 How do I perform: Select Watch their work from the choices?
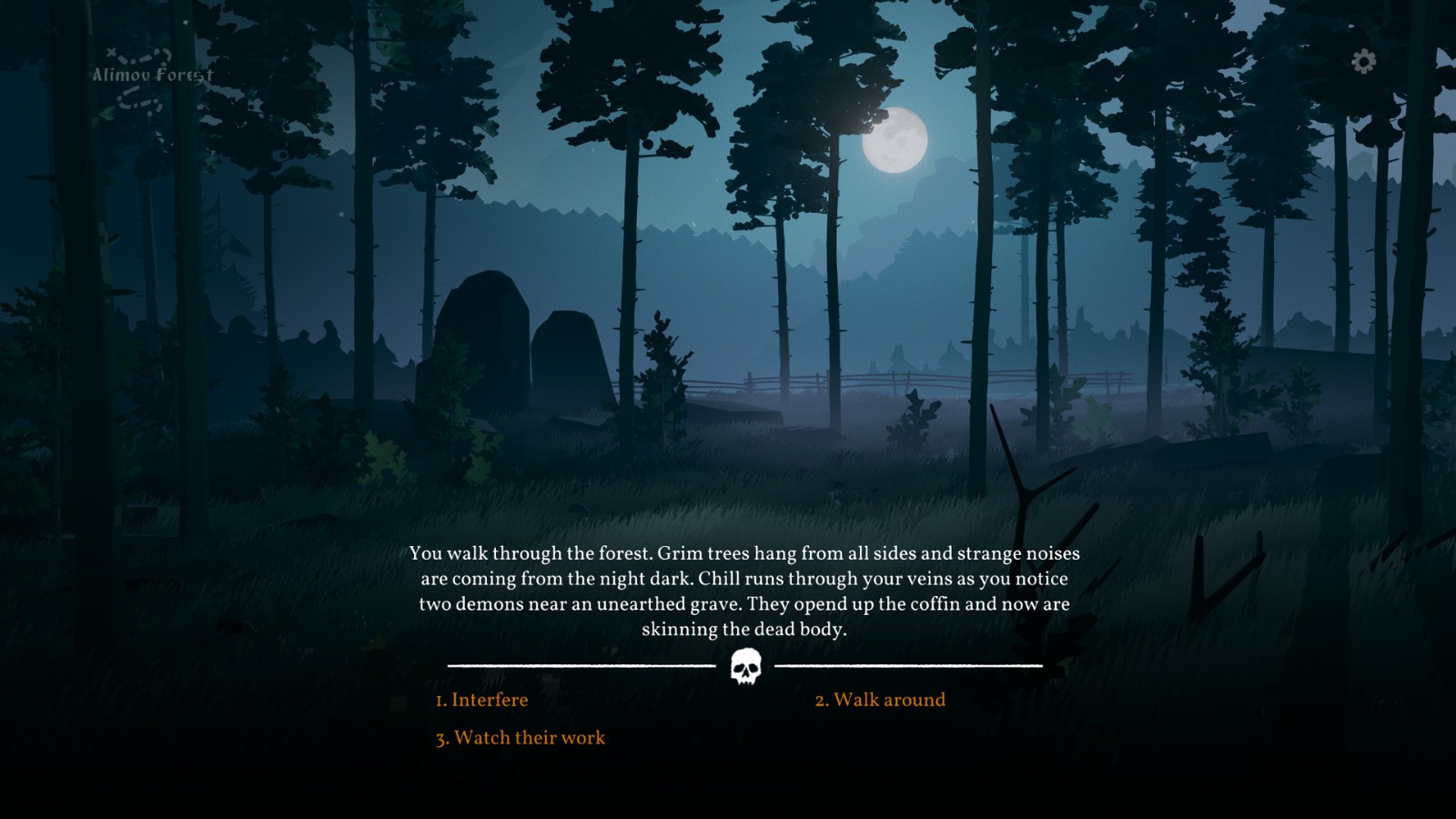521,738
